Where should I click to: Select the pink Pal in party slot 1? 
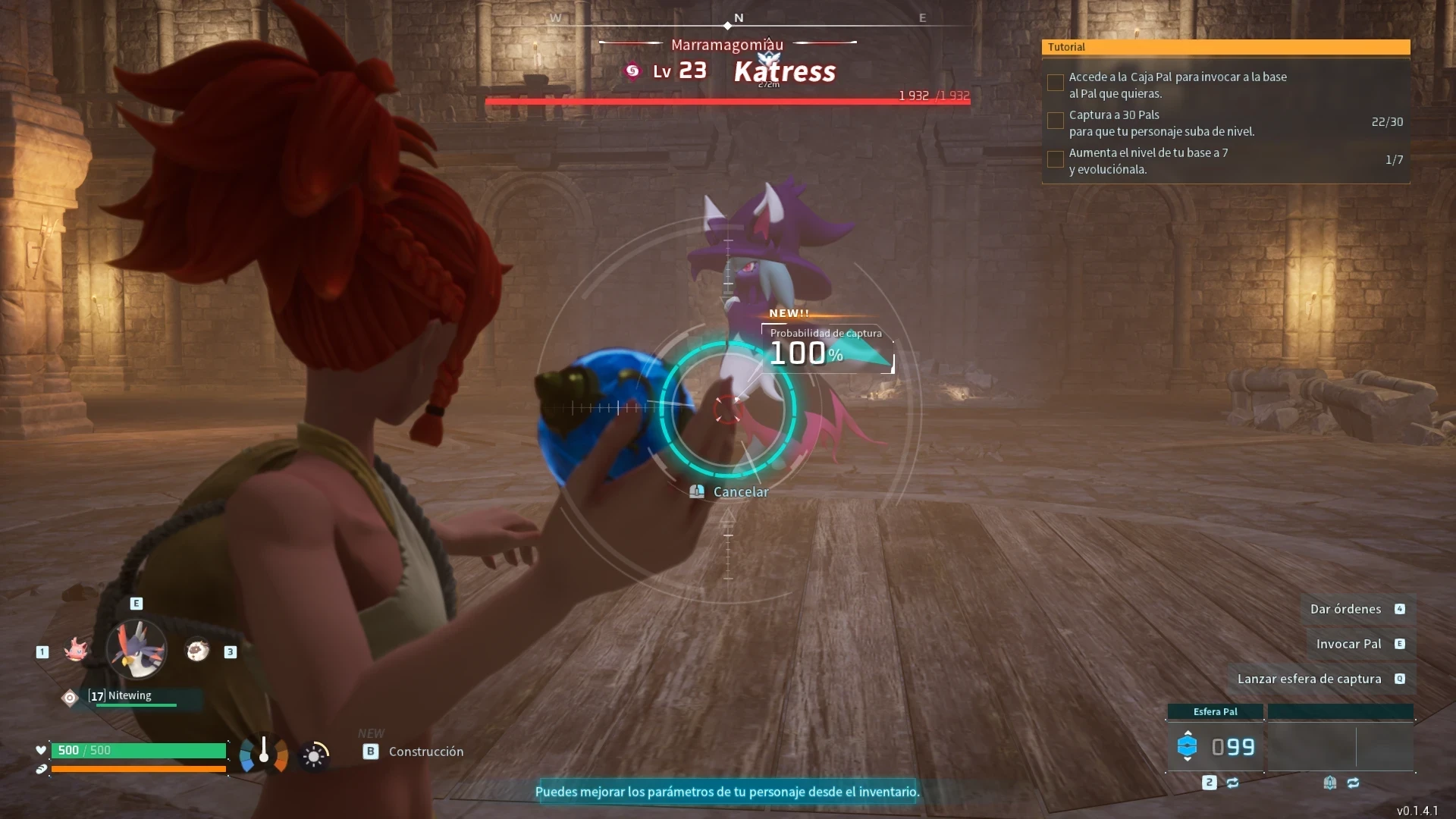click(x=76, y=650)
